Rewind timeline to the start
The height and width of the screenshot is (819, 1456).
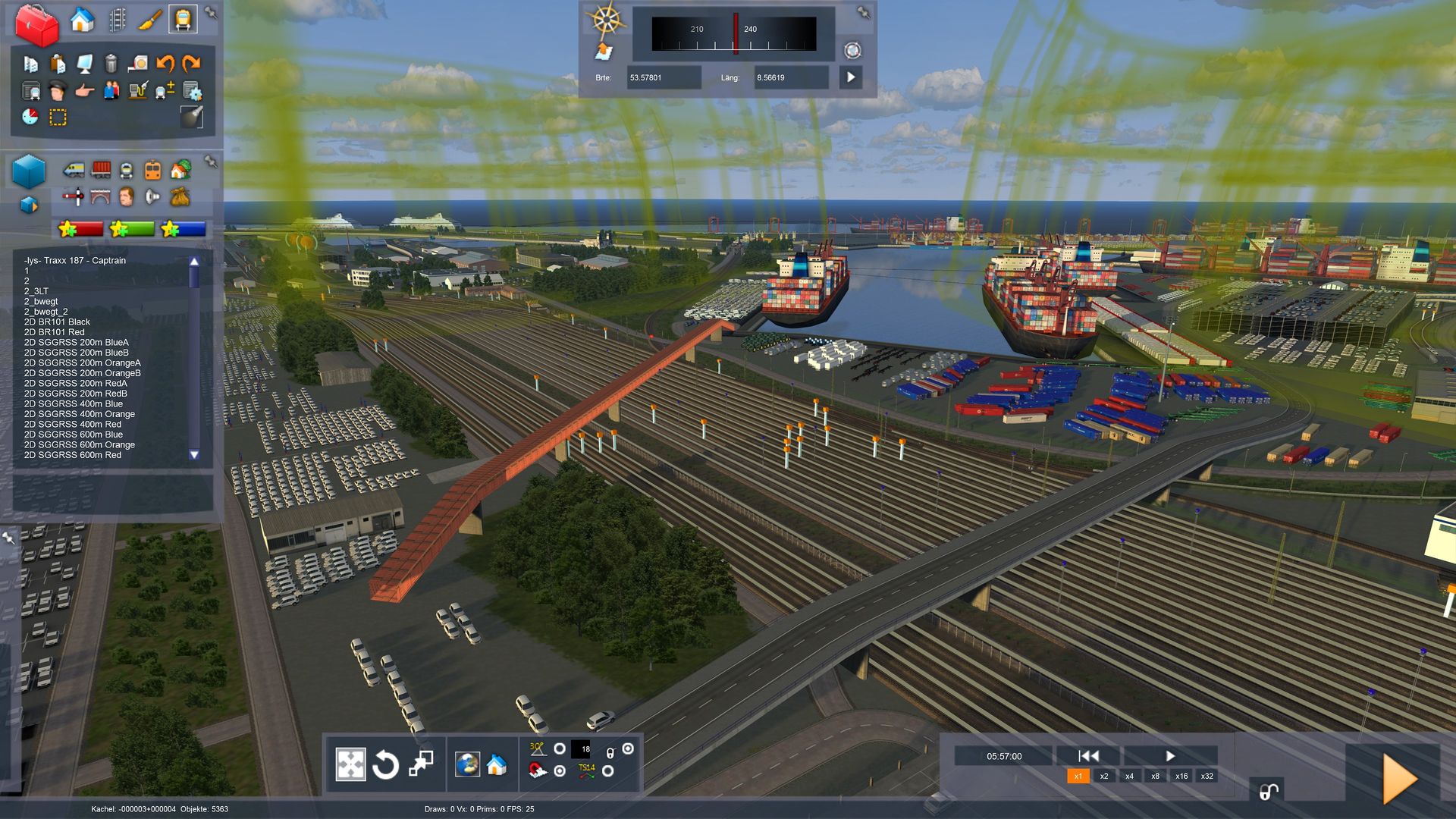point(1088,756)
